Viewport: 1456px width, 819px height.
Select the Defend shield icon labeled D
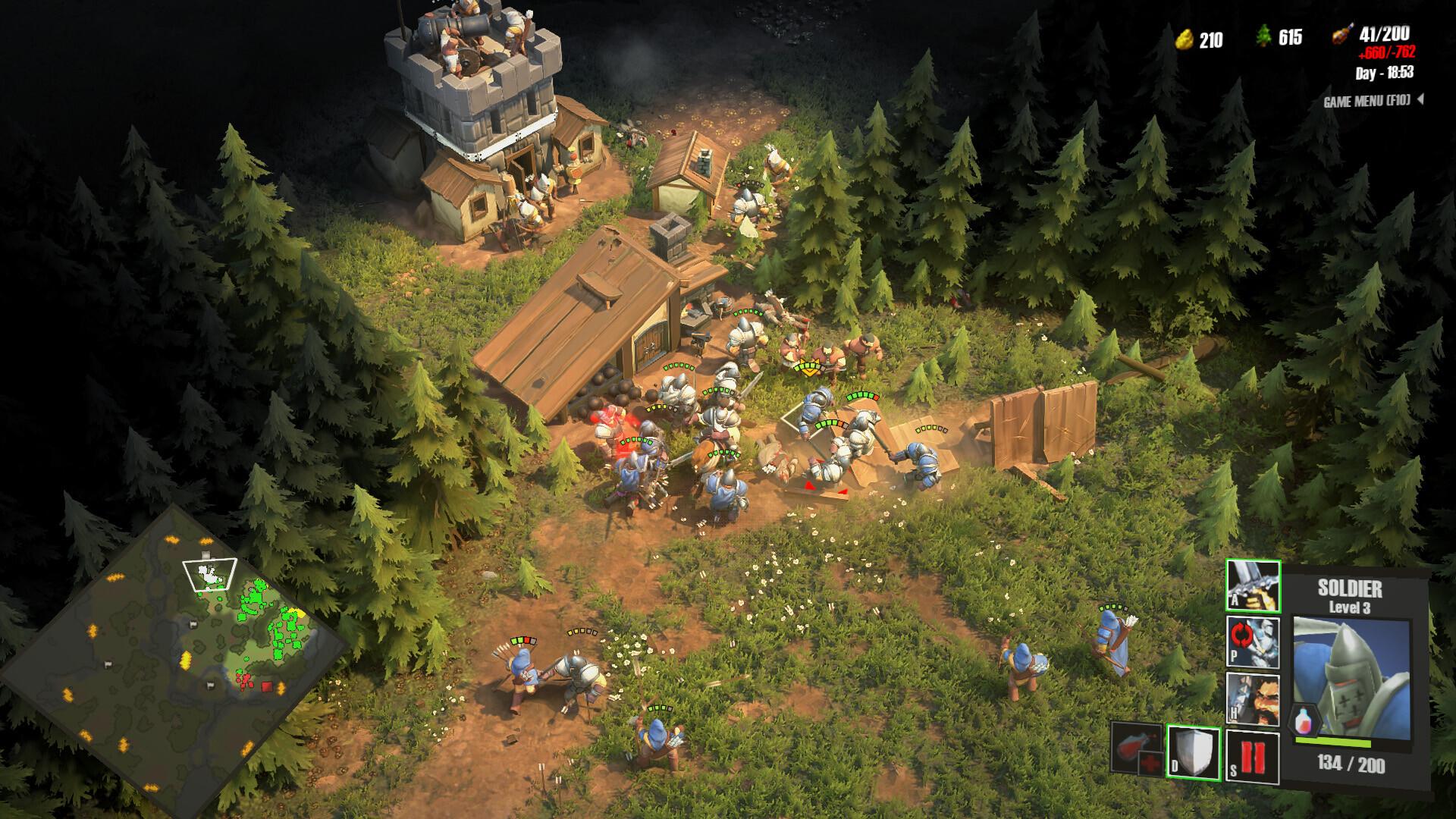click(1193, 754)
